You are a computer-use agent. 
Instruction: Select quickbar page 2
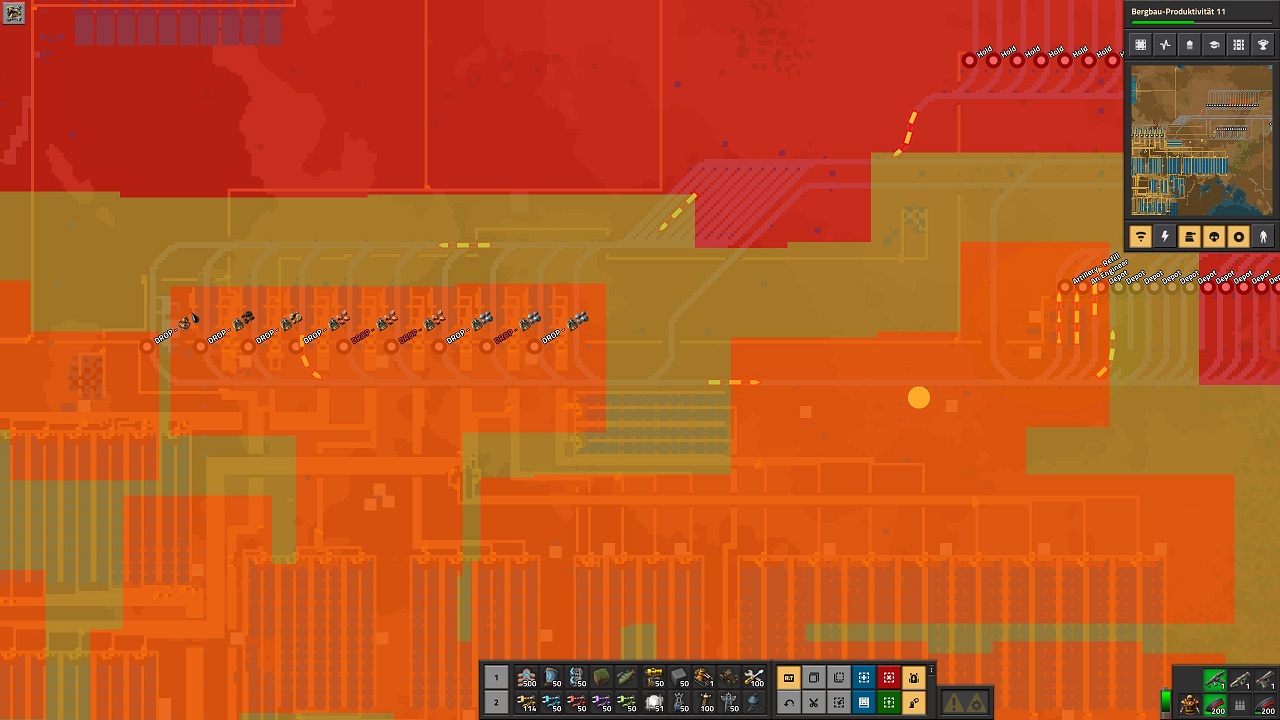[x=496, y=703]
